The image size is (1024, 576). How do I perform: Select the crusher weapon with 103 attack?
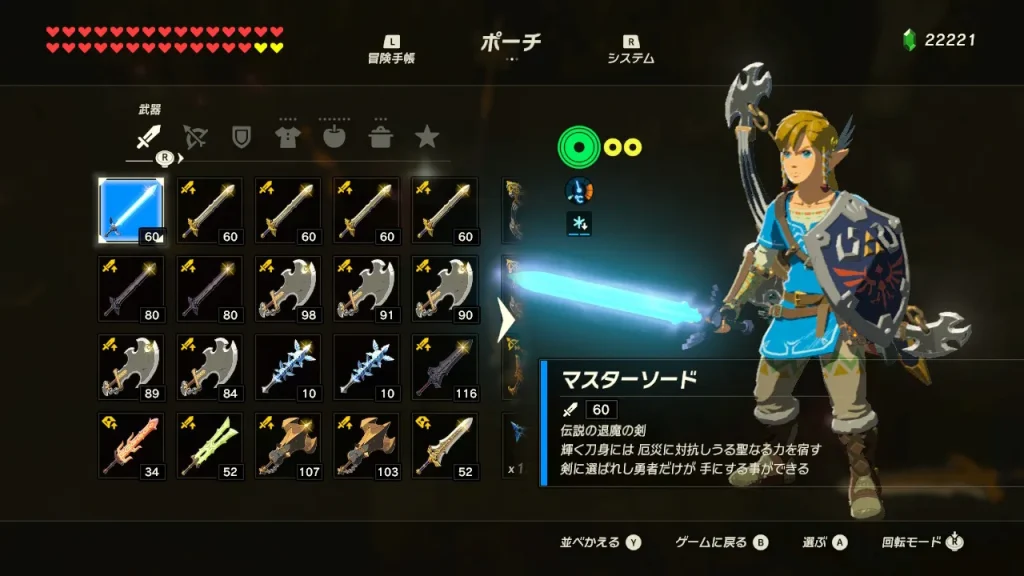coord(366,445)
